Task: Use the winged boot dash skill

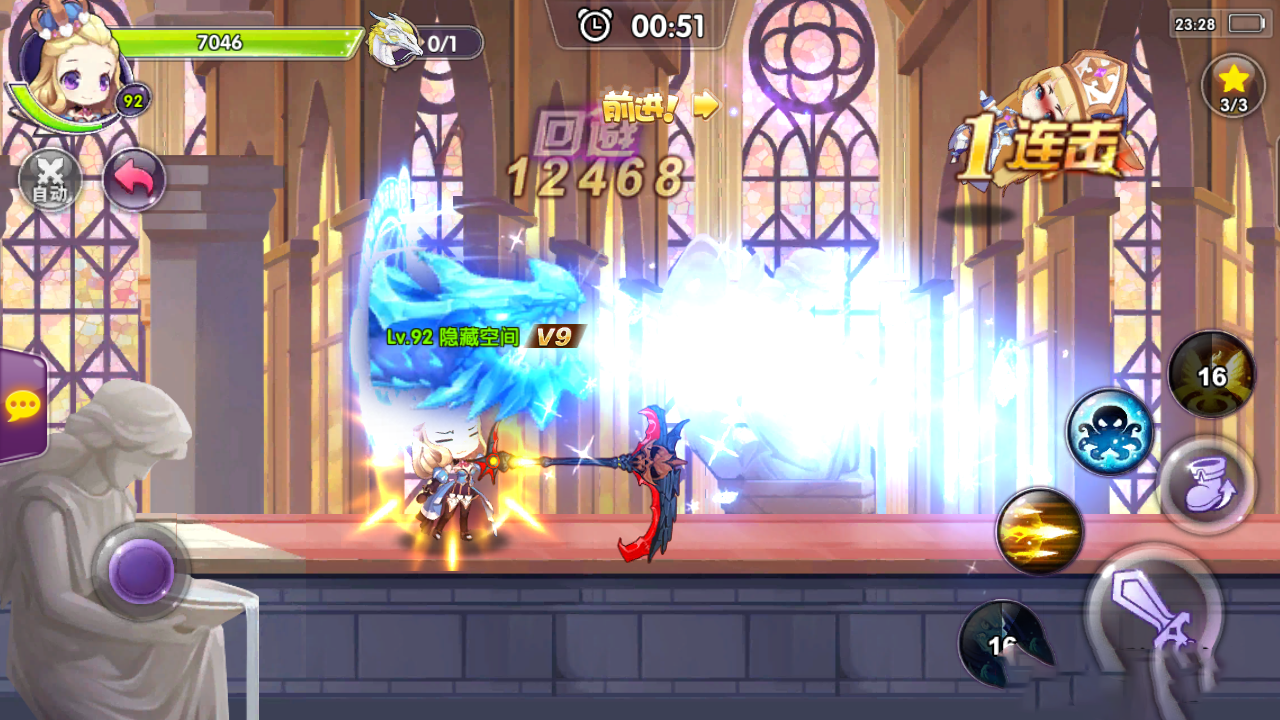Action: [x=1207, y=483]
